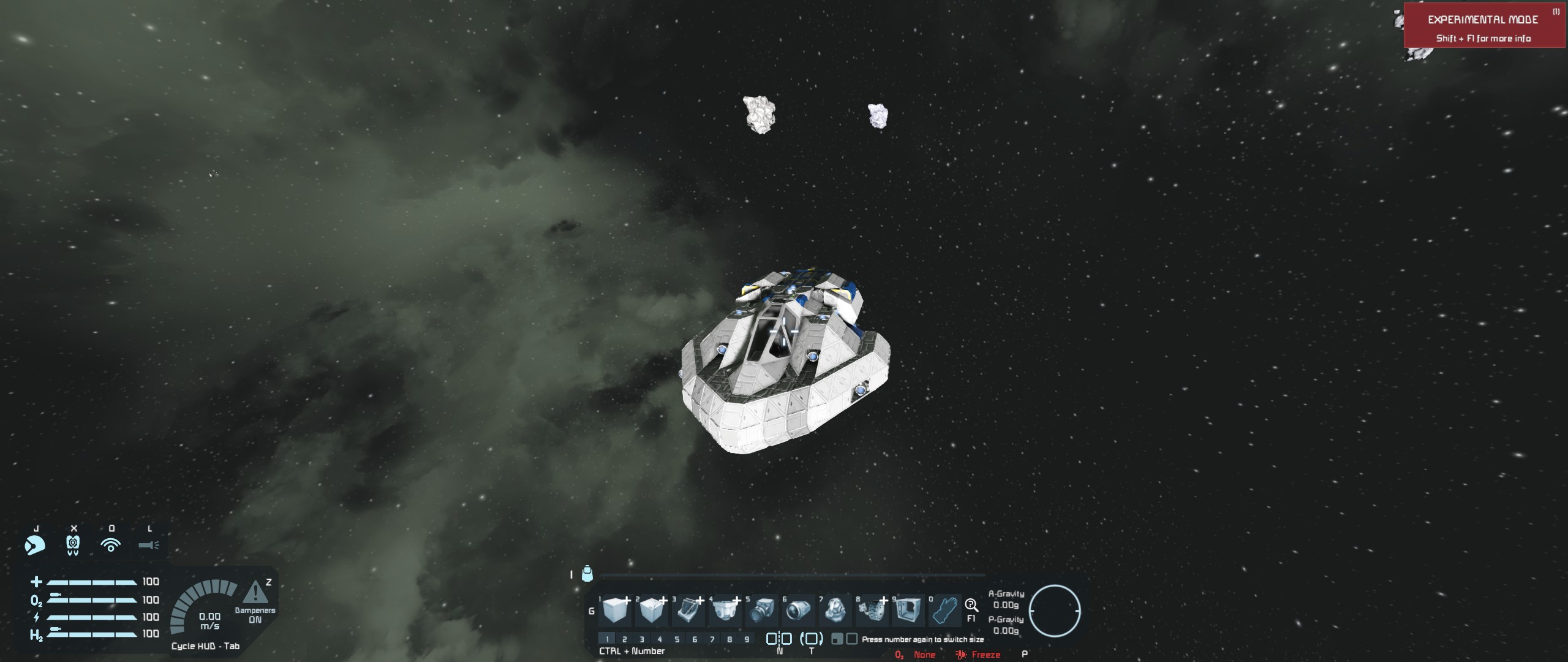The image size is (1568, 662).
Task: Pick the cockpit block in slot 4
Action: point(725,611)
